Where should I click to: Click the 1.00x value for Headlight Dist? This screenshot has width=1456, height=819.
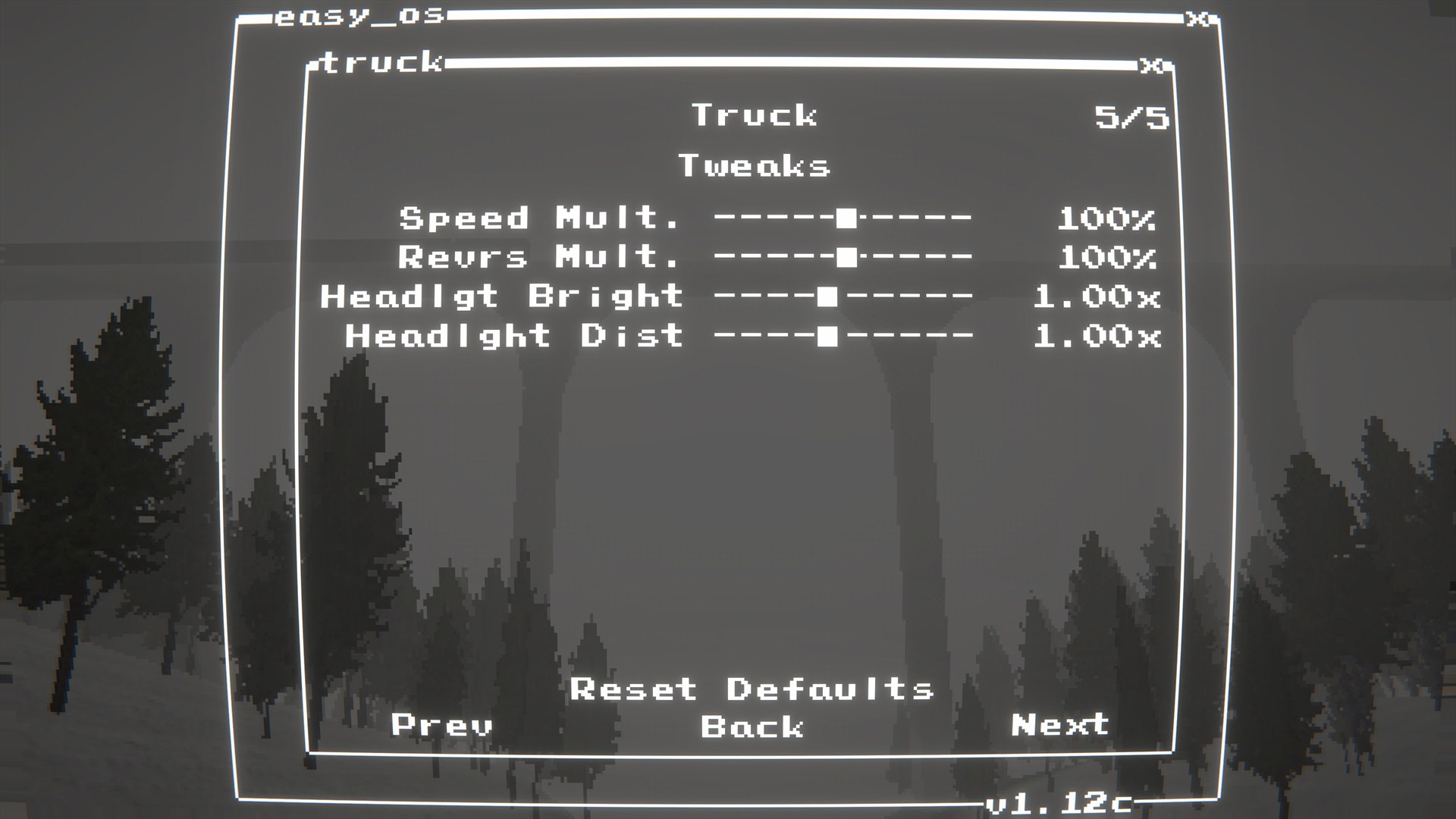point(1098,336)
